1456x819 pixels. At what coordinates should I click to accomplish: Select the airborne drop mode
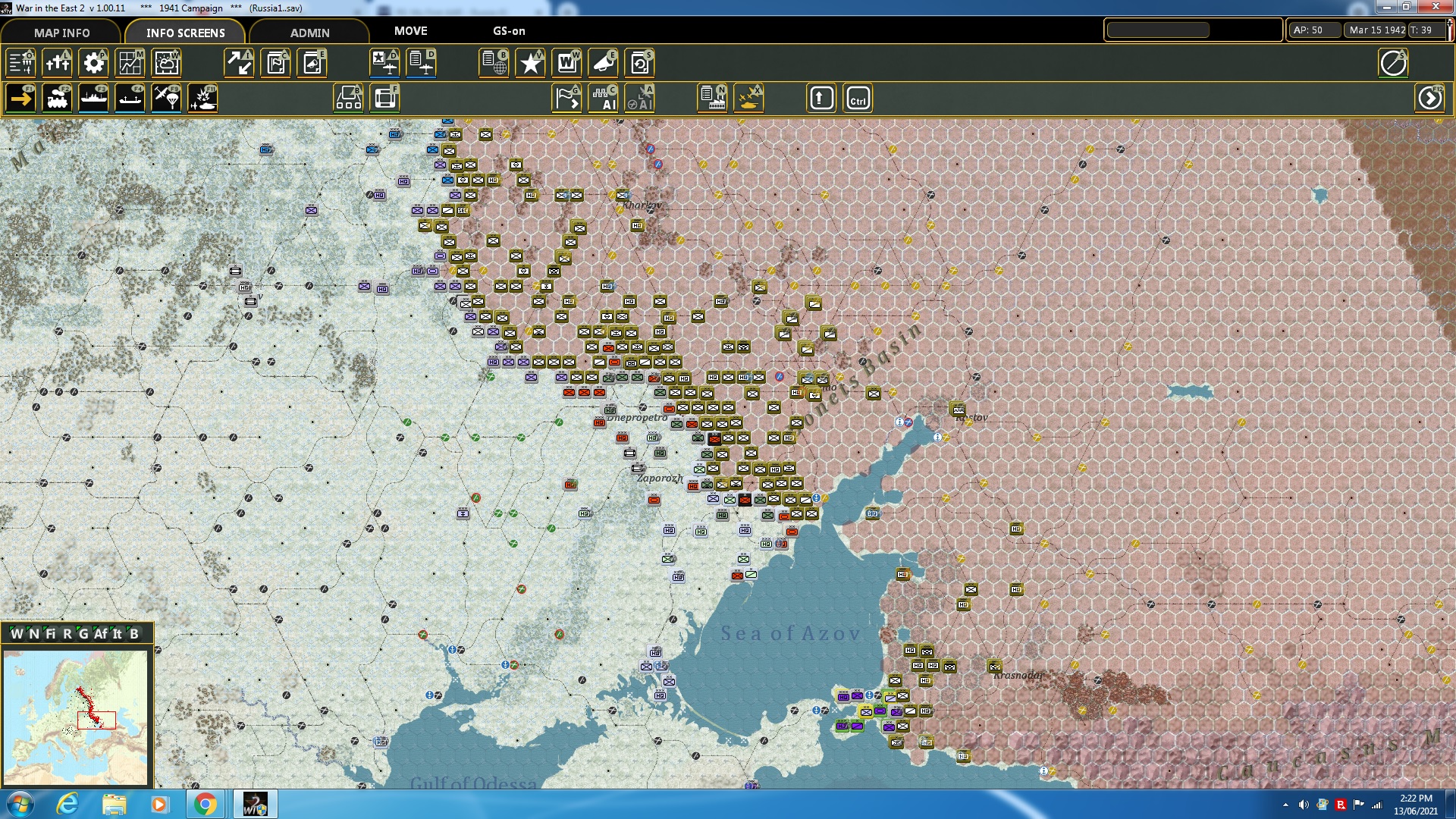click(x=166, y=98)
